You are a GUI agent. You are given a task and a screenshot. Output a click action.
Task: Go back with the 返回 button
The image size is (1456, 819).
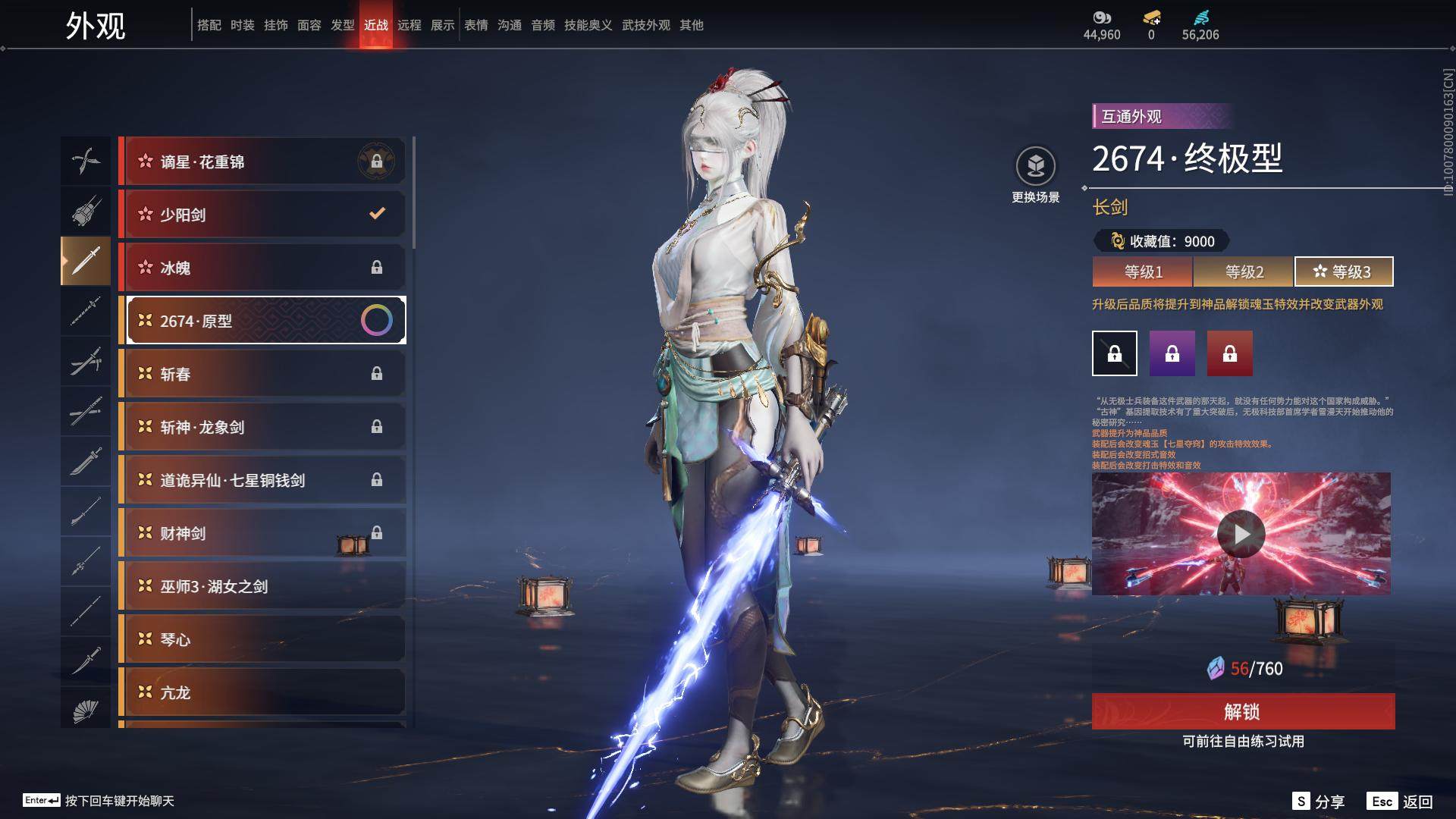pos(1400,802)
